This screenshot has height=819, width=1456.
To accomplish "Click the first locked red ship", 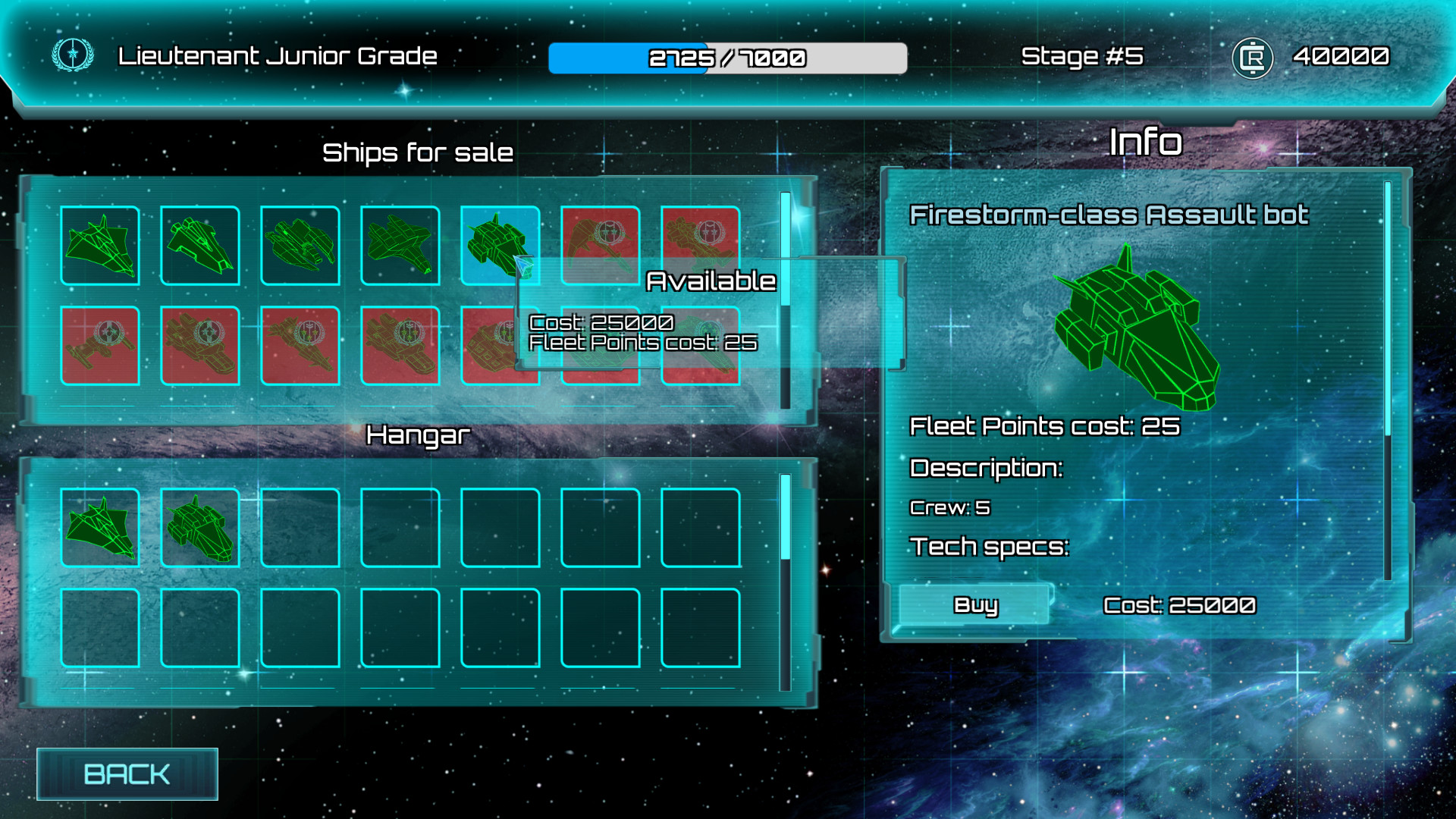I will coord(600,244).
